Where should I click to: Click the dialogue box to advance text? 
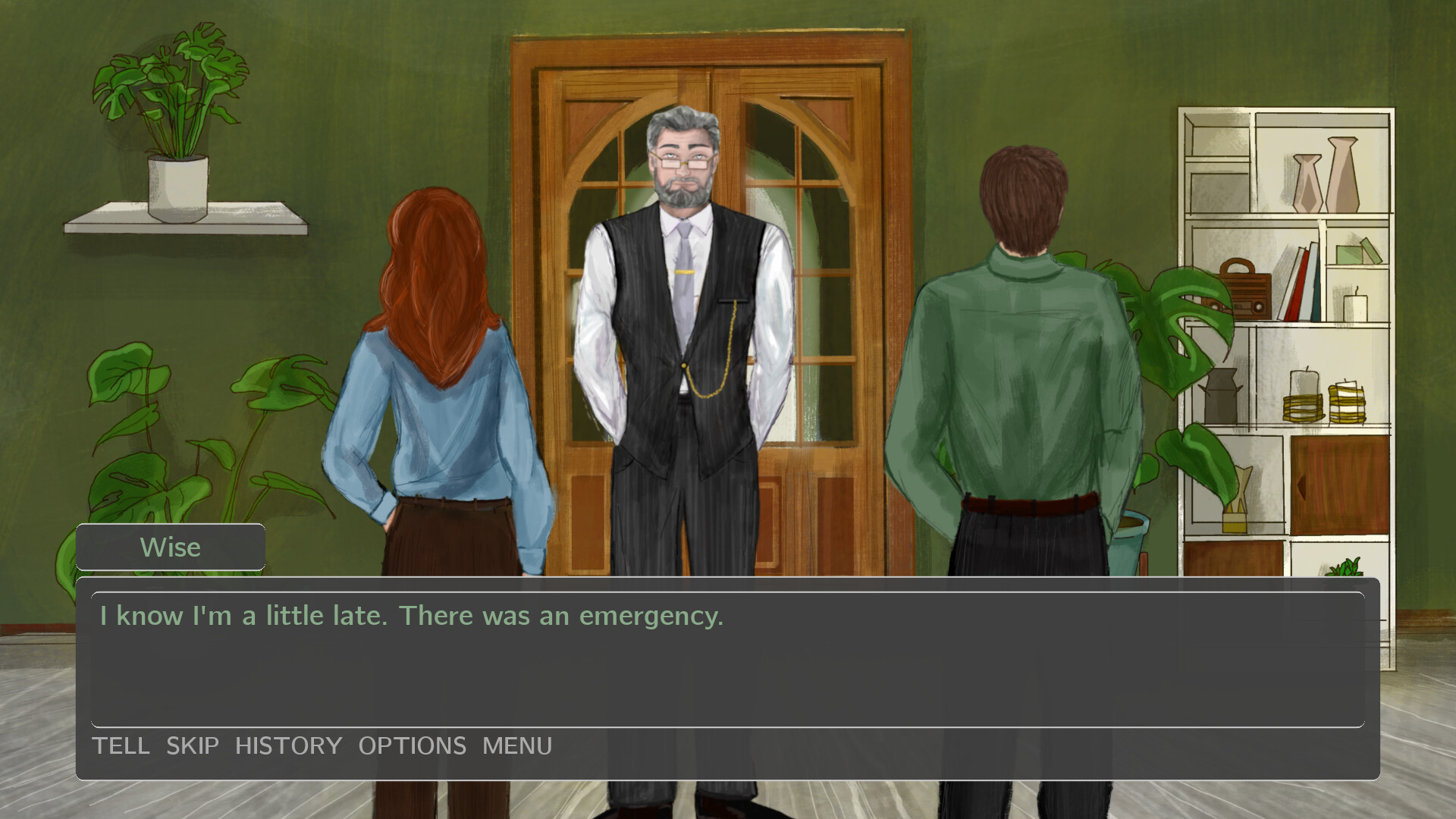click(x=728, y=667)
